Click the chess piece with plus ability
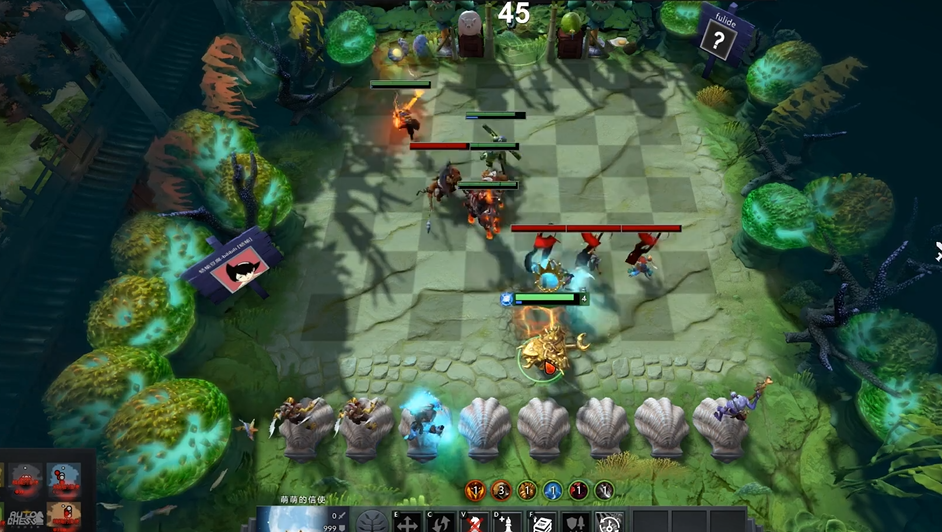 click(x=508, y=522)
